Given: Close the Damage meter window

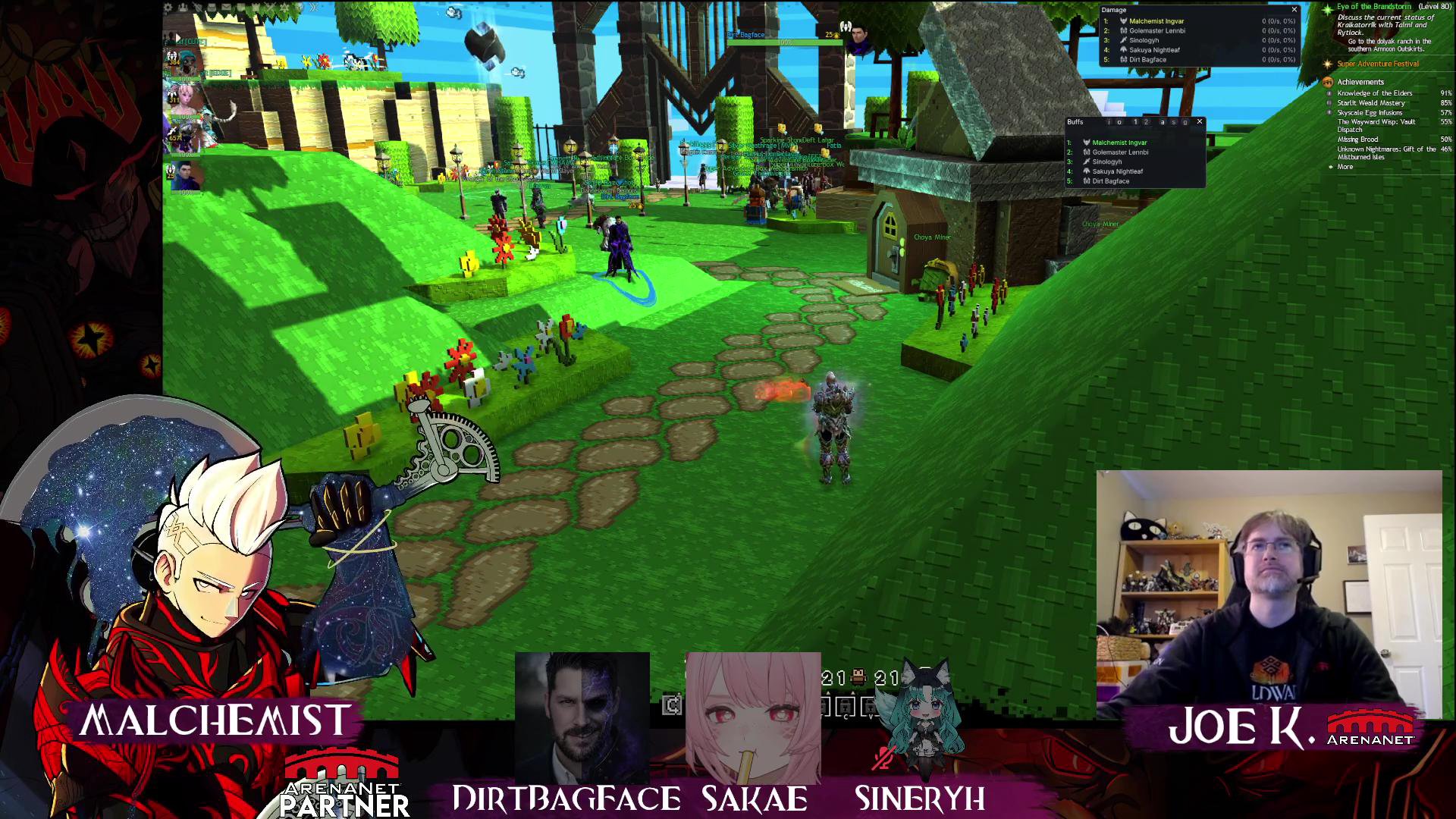Looking at the screenshot, I should tap(1294, 10).
